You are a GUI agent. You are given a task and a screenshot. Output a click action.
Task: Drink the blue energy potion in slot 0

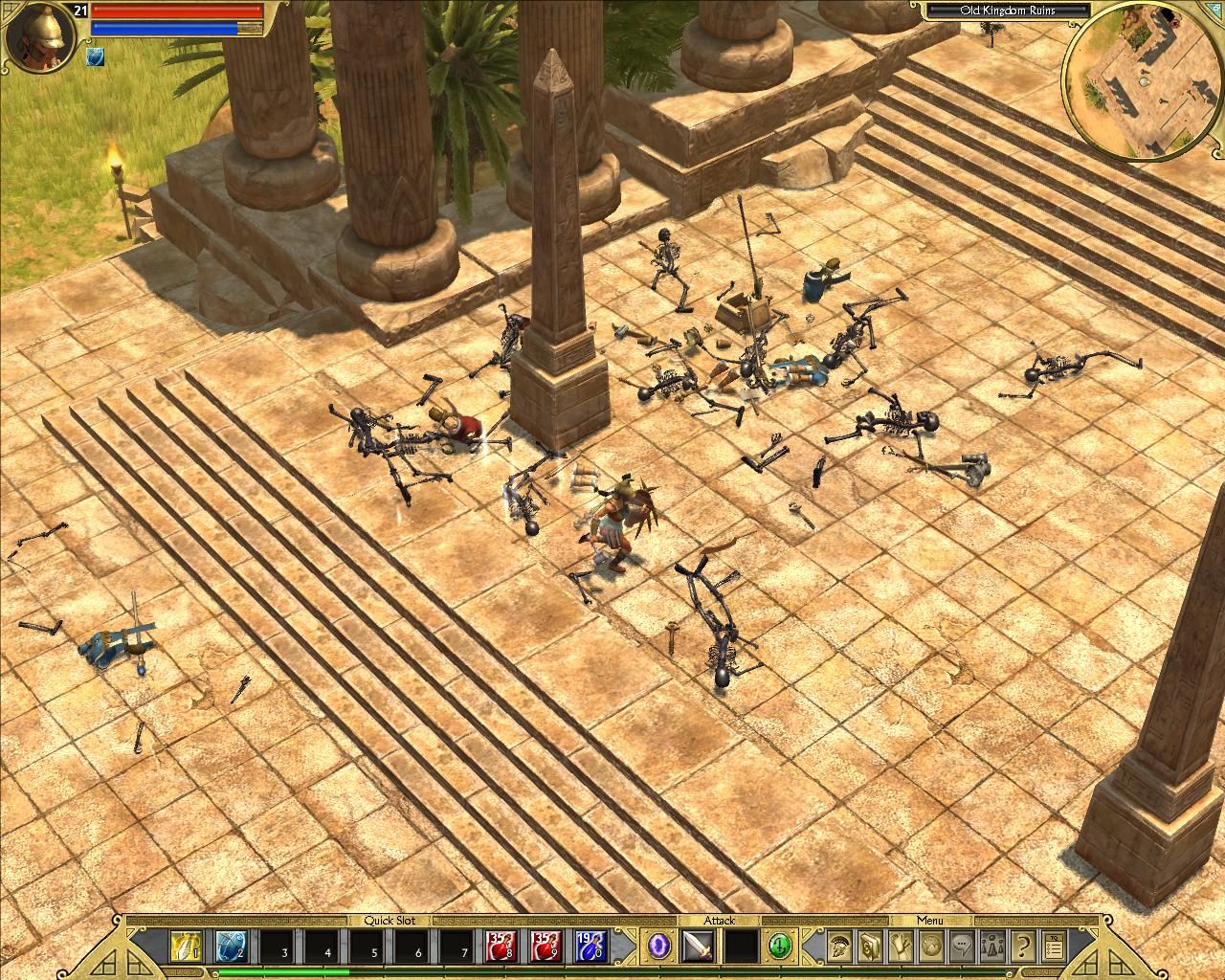tap(589, 947)
